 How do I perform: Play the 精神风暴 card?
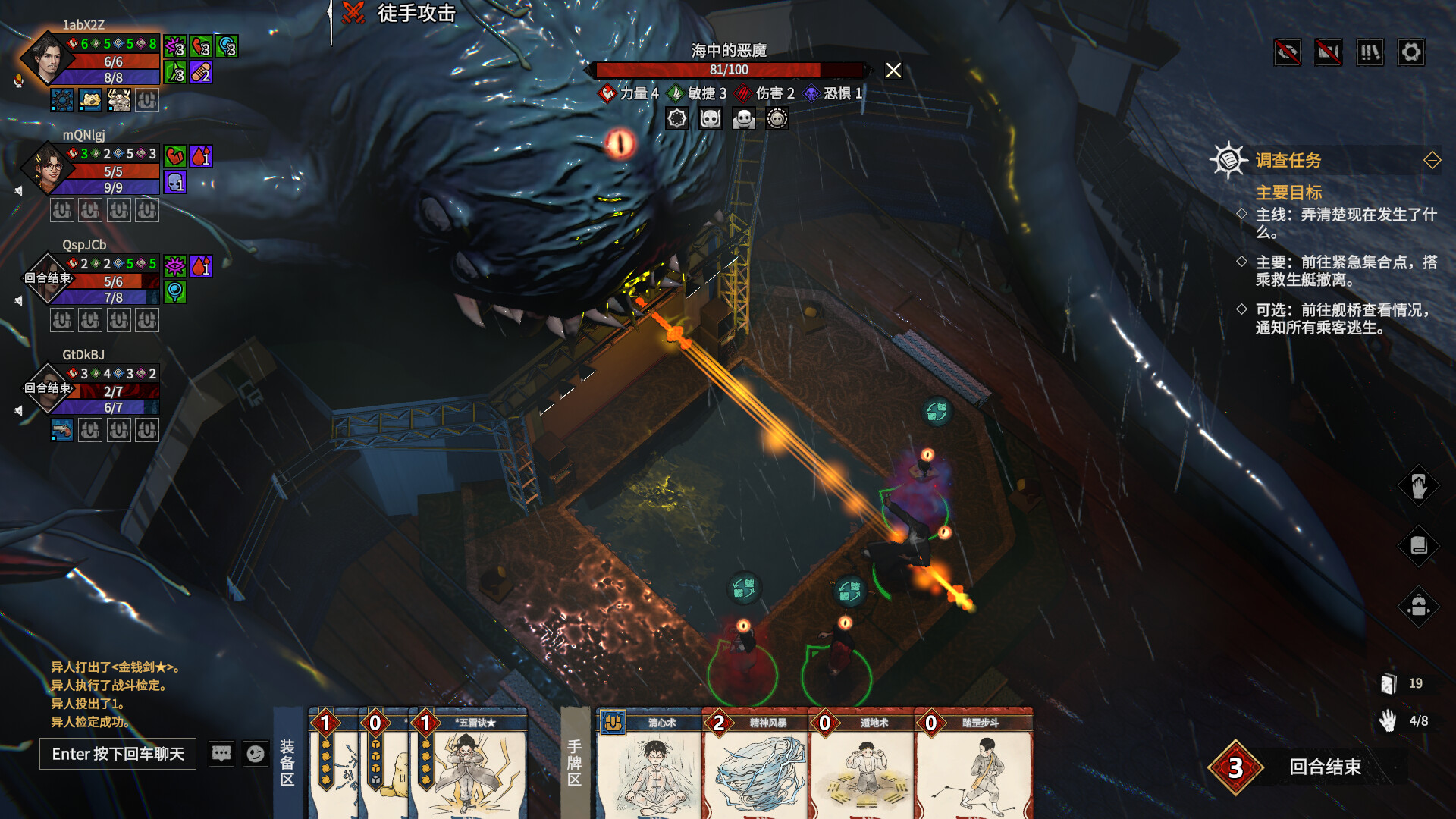tap(755, 766)
